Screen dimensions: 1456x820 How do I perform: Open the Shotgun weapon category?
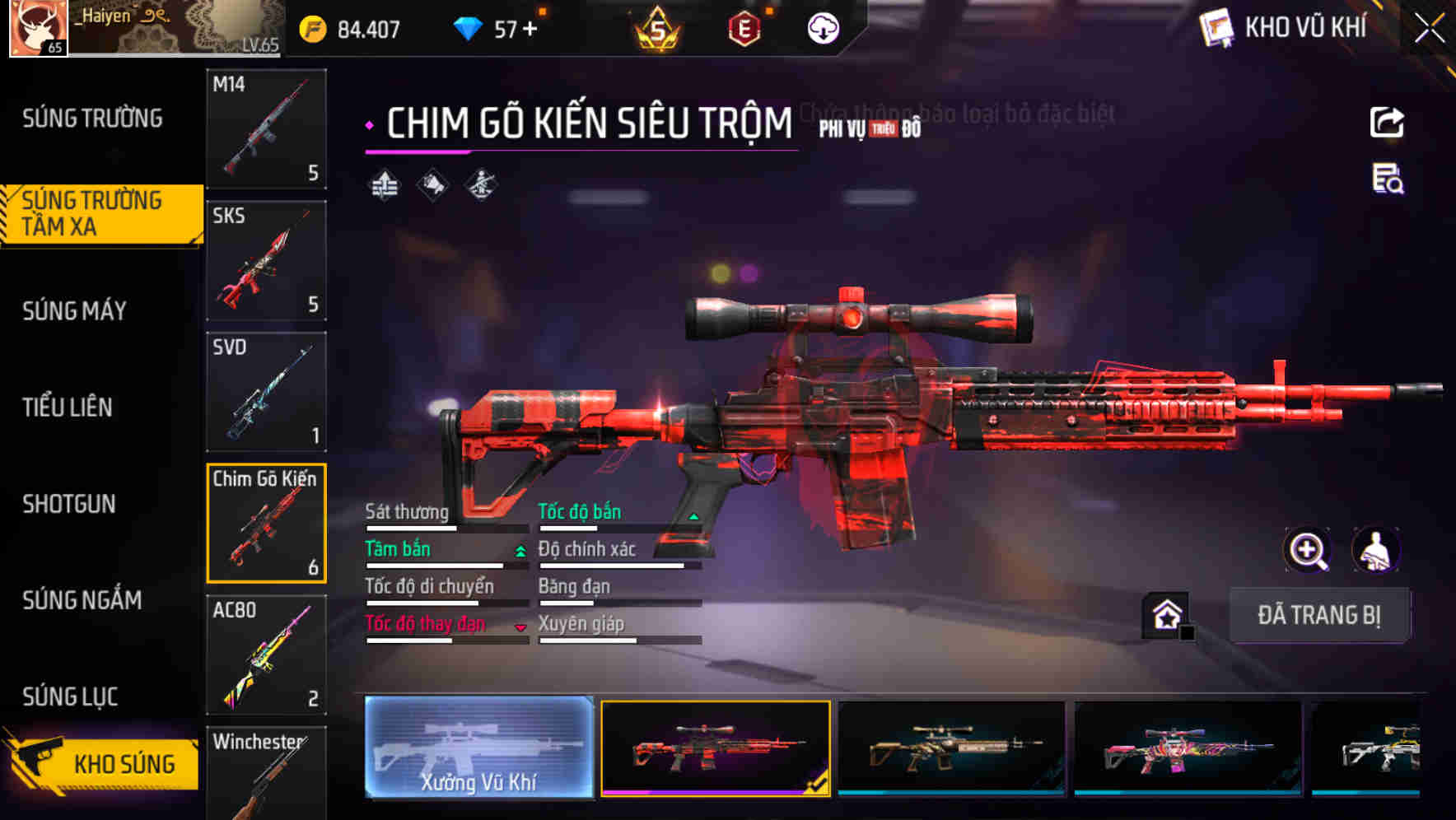70,504
